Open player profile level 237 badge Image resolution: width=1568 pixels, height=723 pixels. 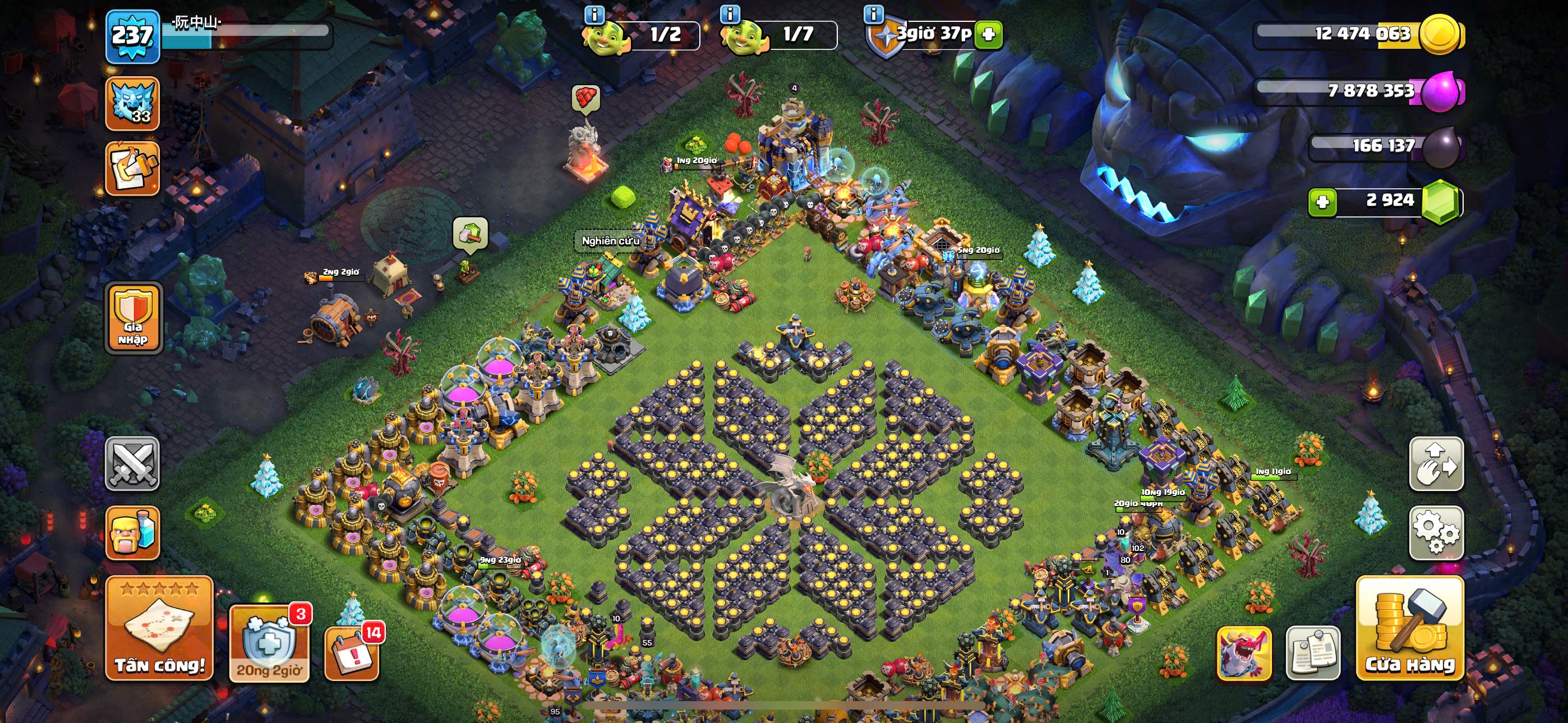(x=133, y=36)
